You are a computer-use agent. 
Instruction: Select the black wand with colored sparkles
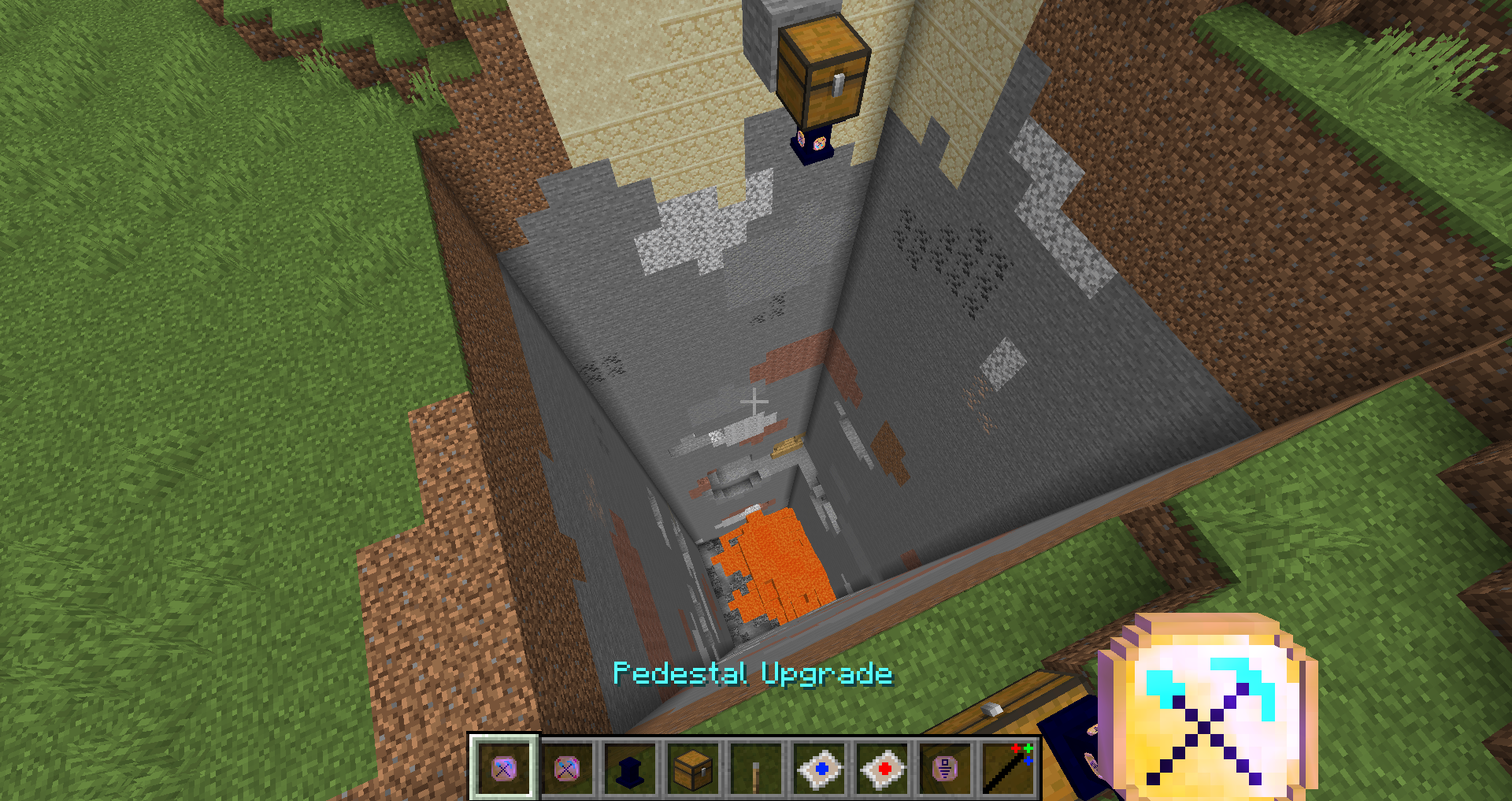(x=1008, y=768)
